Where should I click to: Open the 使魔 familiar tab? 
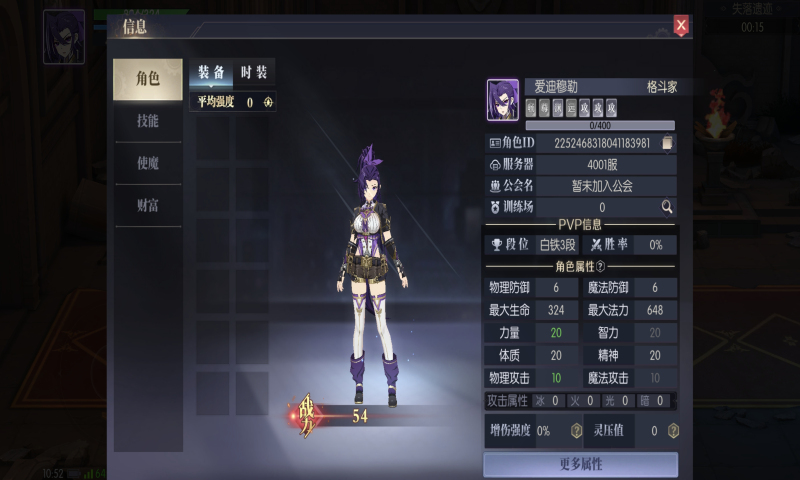pos(147,163)
